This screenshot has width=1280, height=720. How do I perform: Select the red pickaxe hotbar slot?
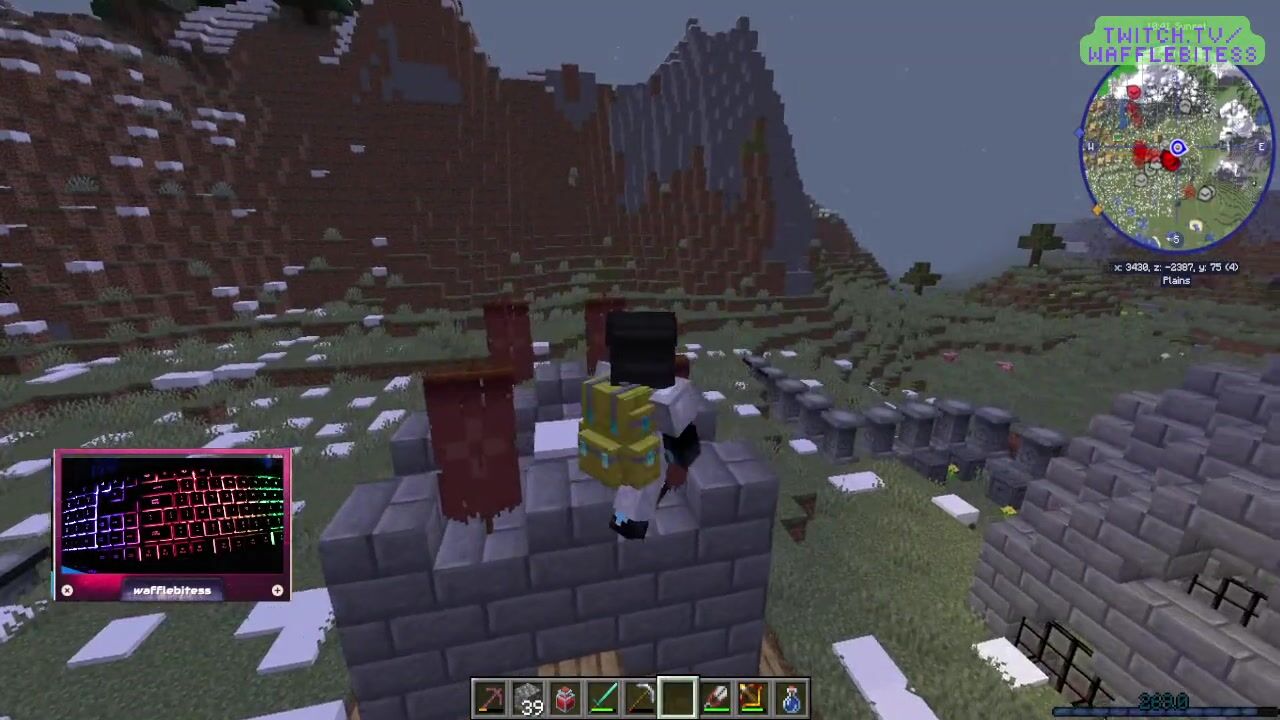pyautogui.click(x=491, y=698)
